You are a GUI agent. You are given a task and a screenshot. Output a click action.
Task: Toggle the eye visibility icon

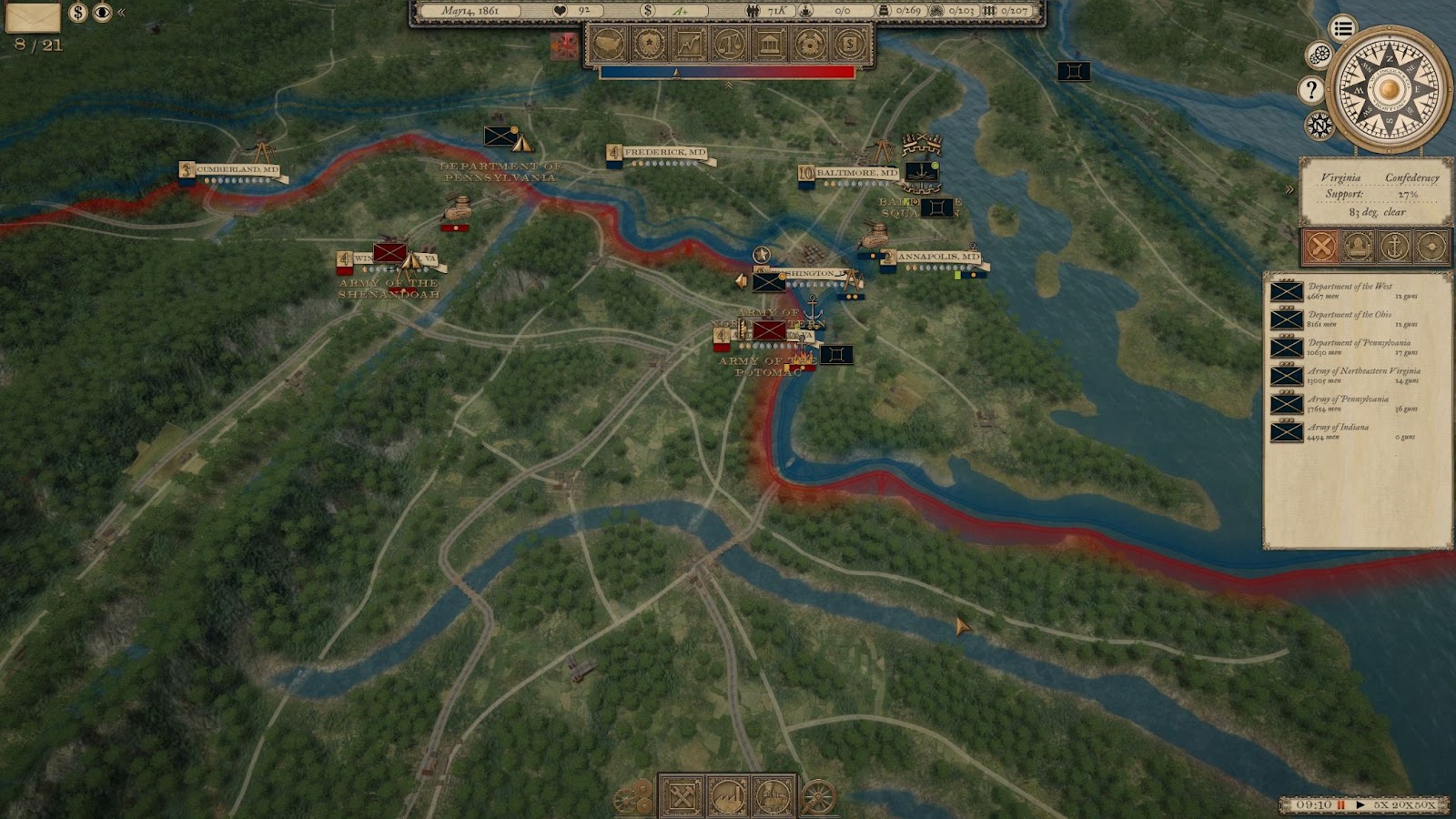pos(102,13)
